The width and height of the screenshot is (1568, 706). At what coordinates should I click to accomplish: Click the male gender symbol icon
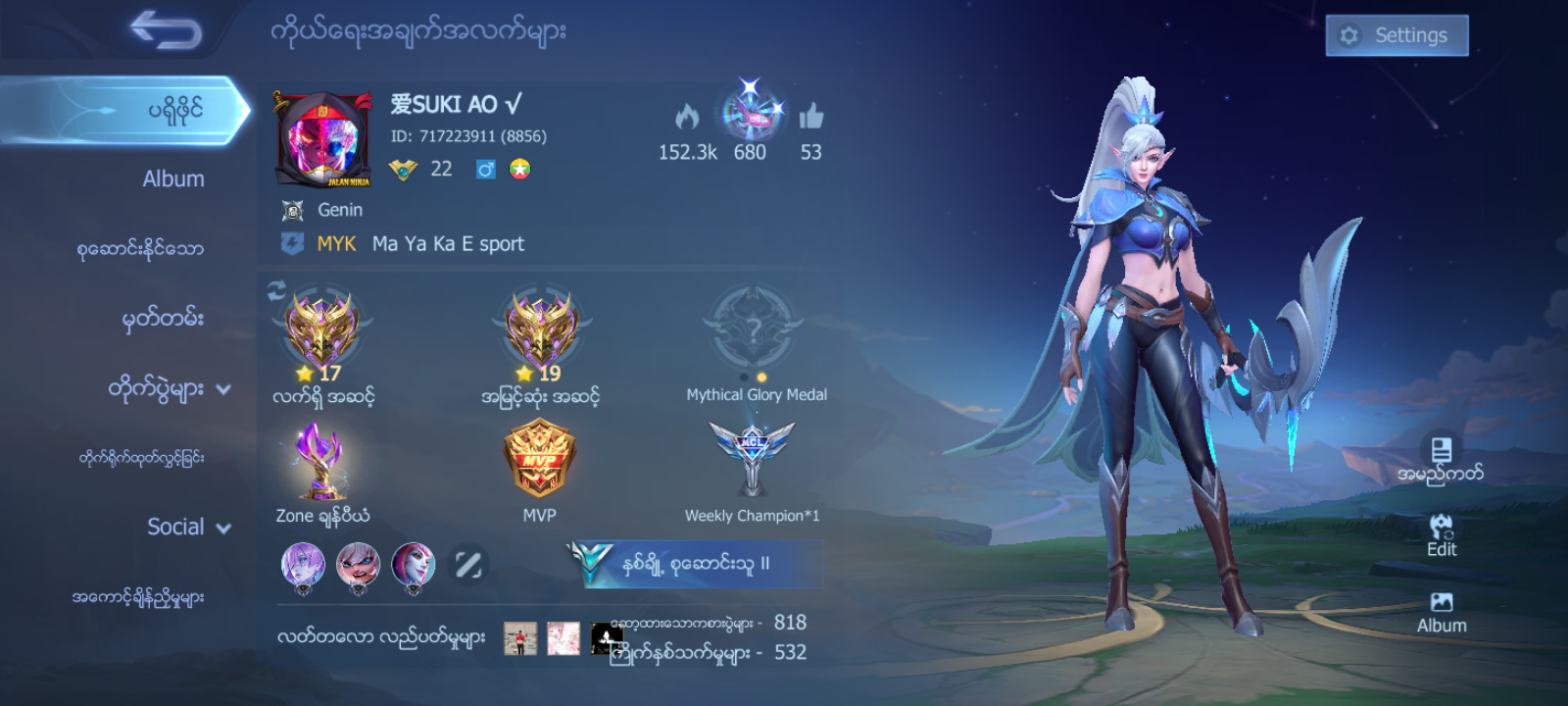point(486,167)
